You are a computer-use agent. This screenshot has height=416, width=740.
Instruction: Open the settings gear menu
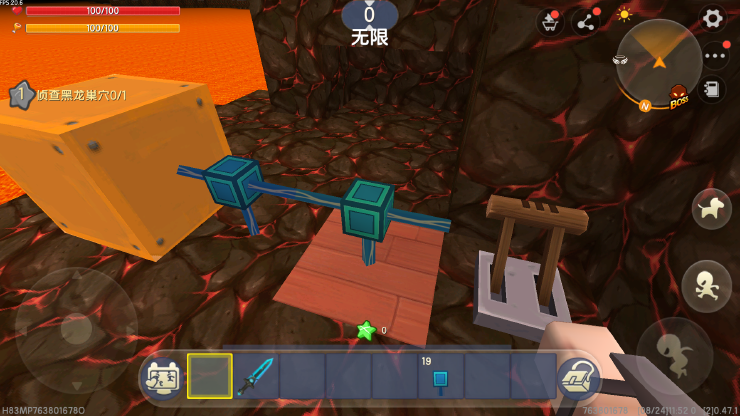(x=712, y=18)
